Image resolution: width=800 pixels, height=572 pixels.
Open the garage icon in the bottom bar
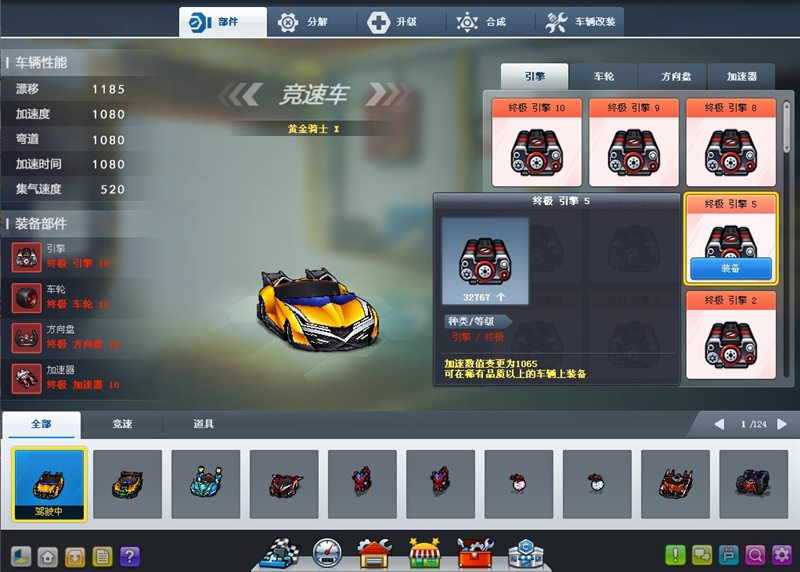click(375, 551)
